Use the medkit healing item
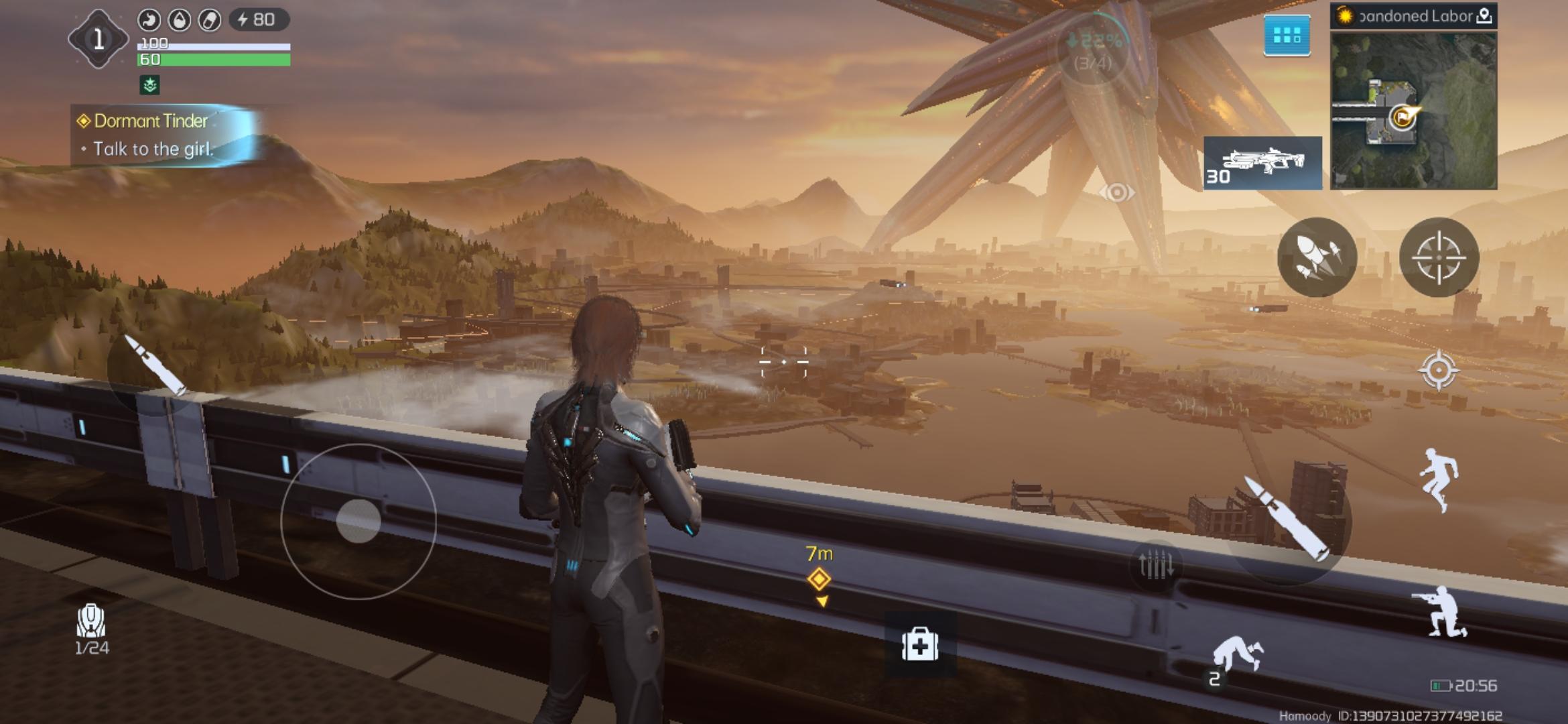Viewport: 1568px width, 724px height. [919, 645]
